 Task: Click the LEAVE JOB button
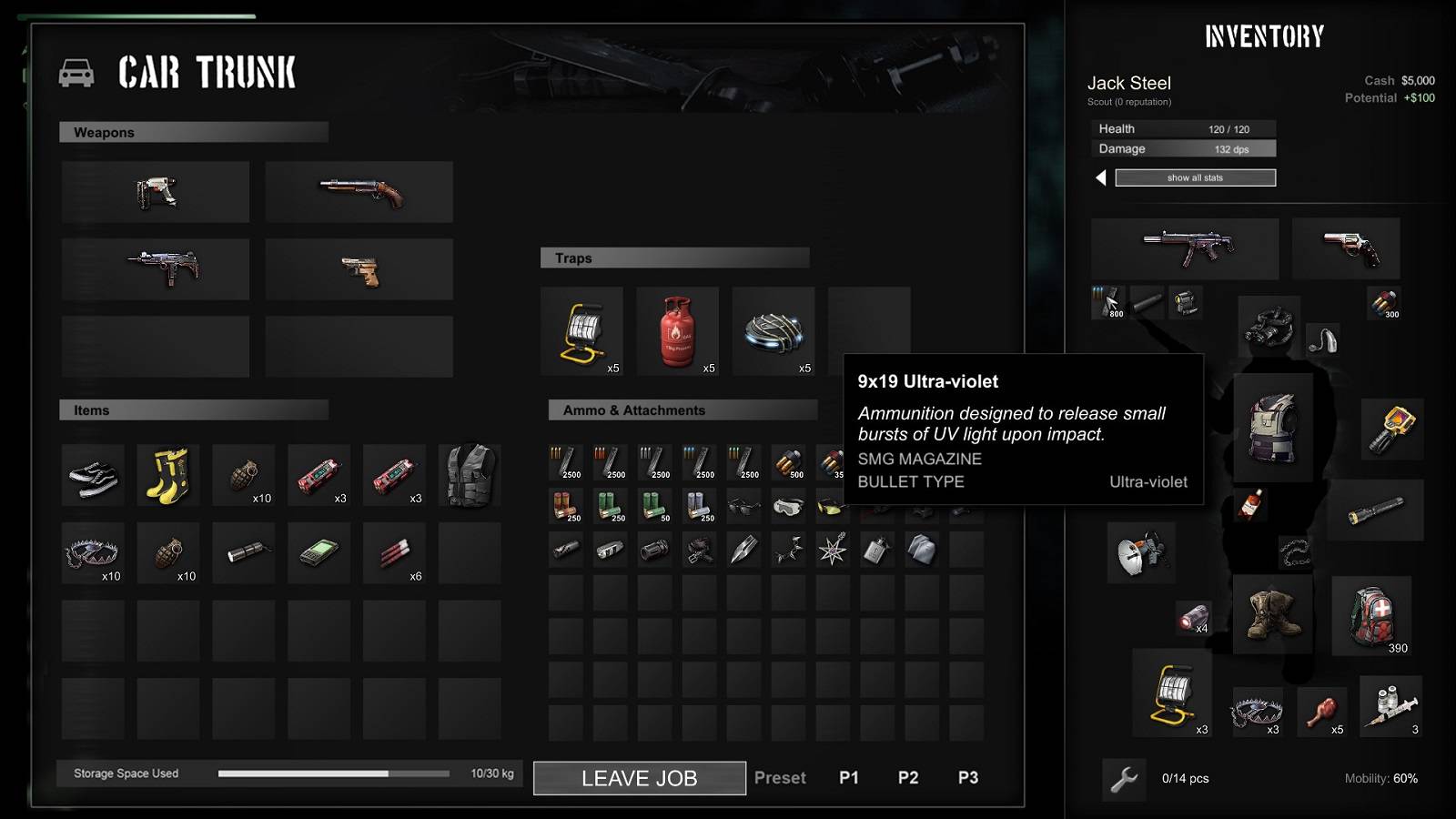point(639,778)
